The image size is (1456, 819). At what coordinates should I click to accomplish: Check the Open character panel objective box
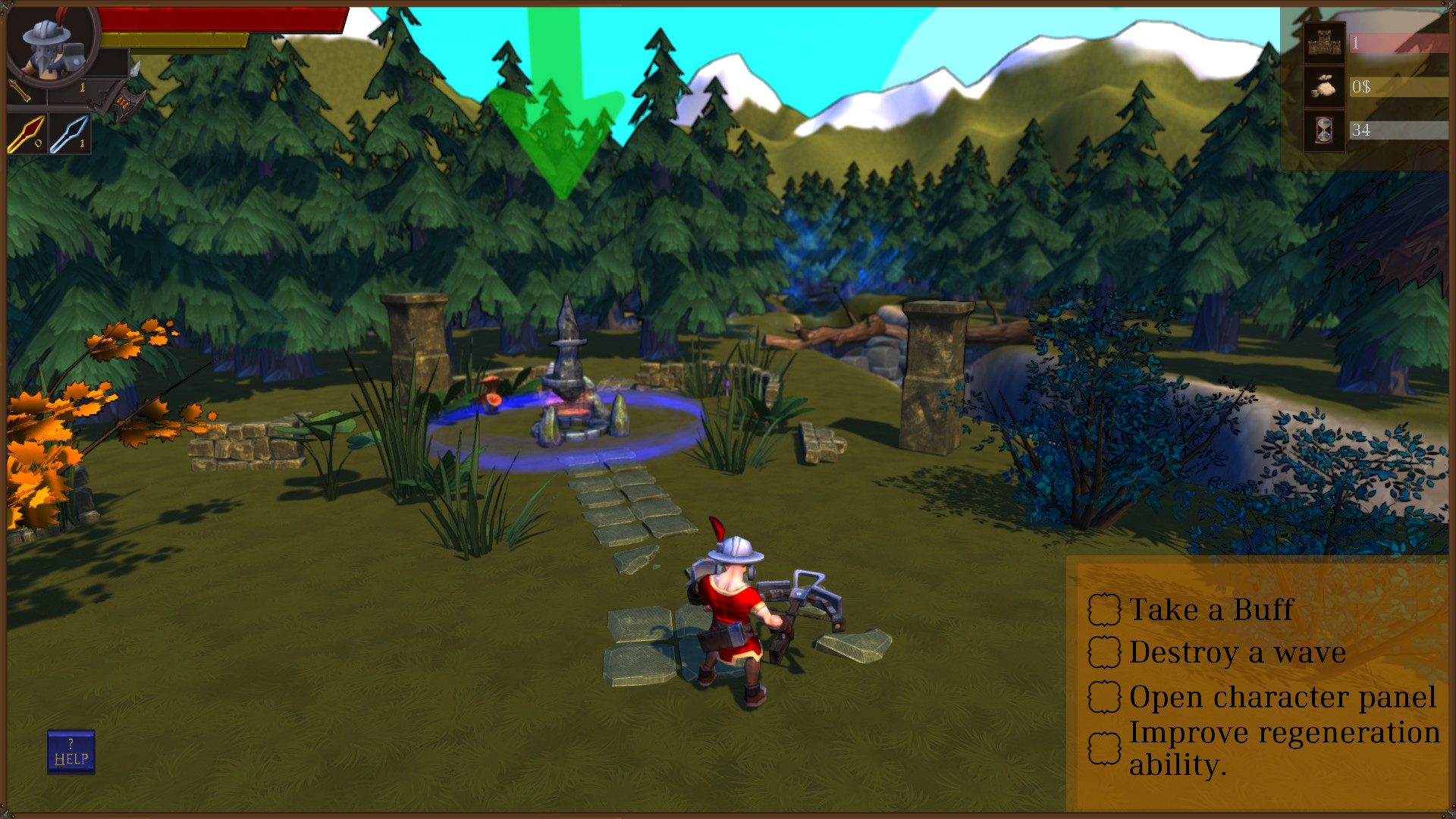pos(1104,695)
